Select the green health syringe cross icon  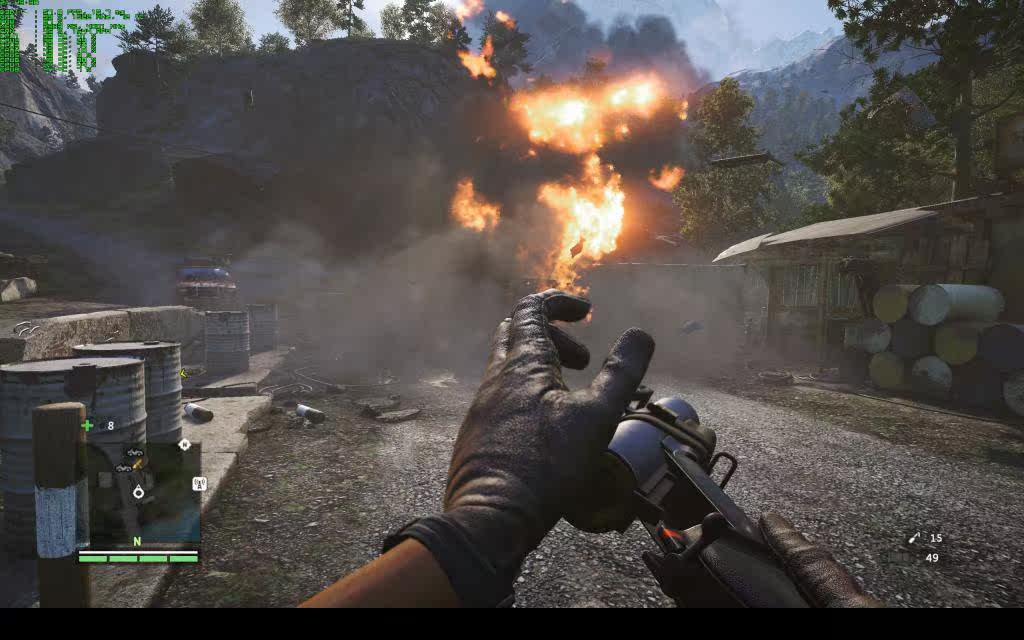(88, 425)
